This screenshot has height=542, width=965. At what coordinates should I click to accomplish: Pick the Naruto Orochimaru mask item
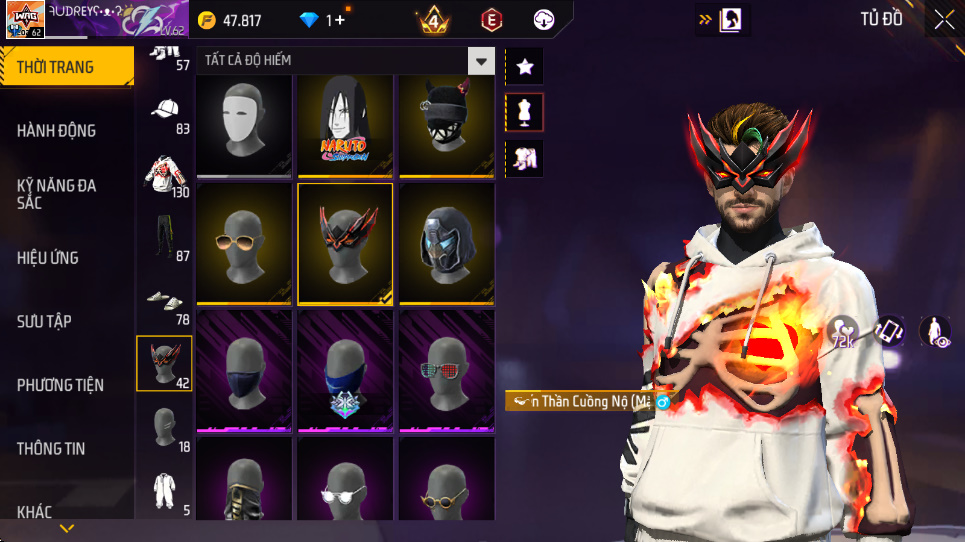(345, 126)
